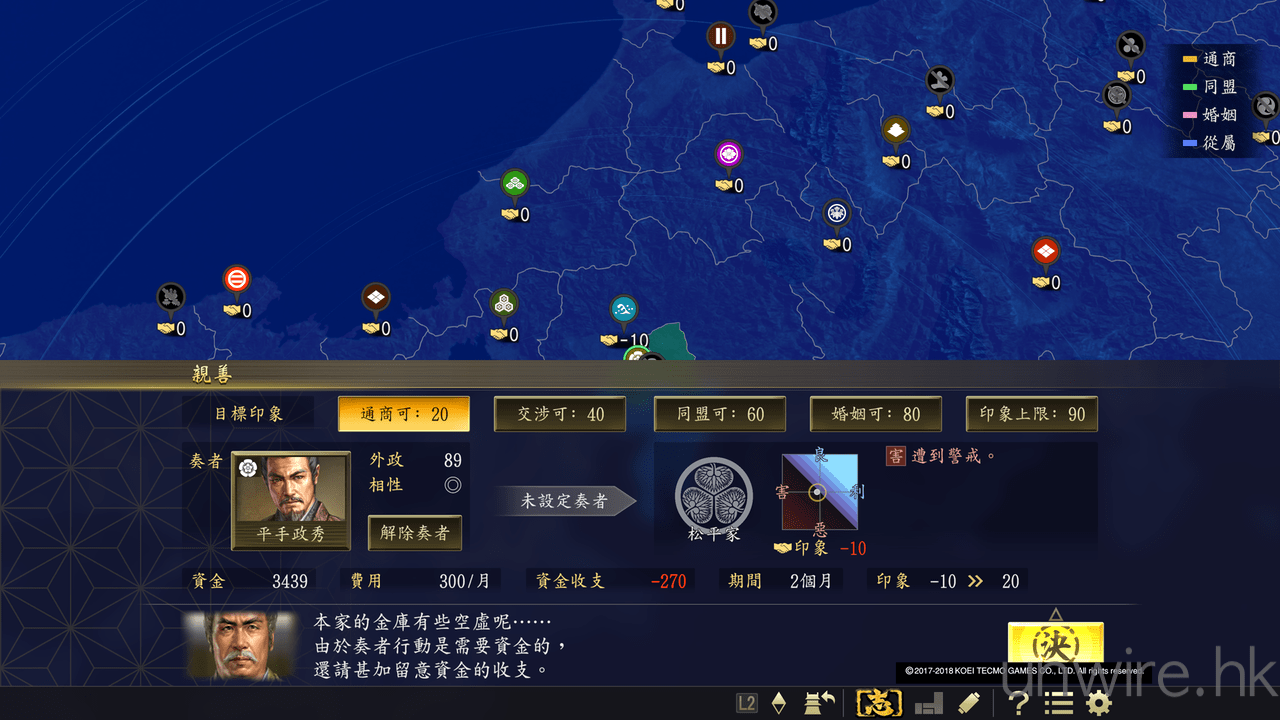
Task: Confirm with the yellow 決 button
Action: coord(1055,645)
